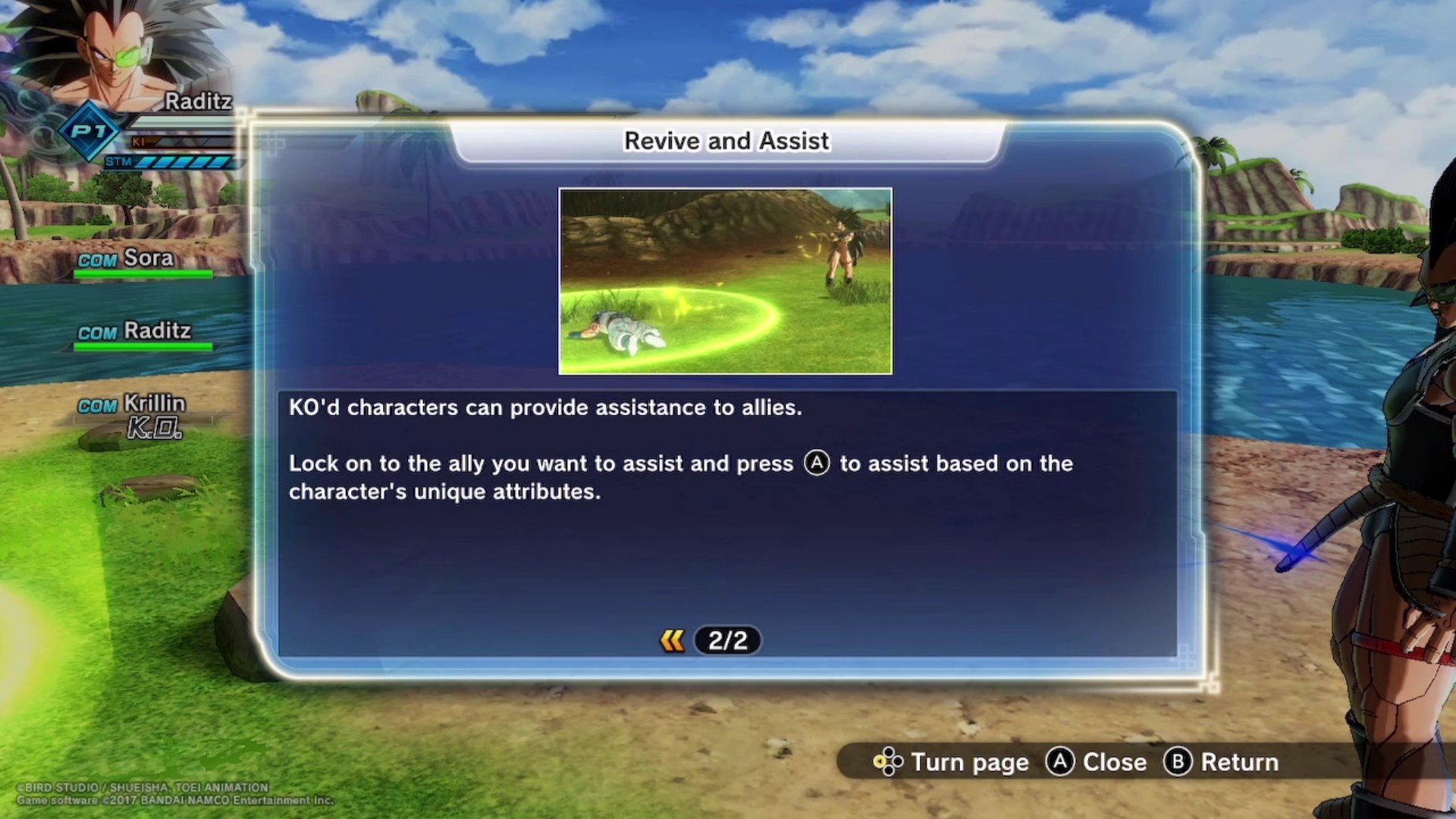This screenshot has height=819, width=1456.
Task: Choose the Turn page option
Action: coord(952,761)
